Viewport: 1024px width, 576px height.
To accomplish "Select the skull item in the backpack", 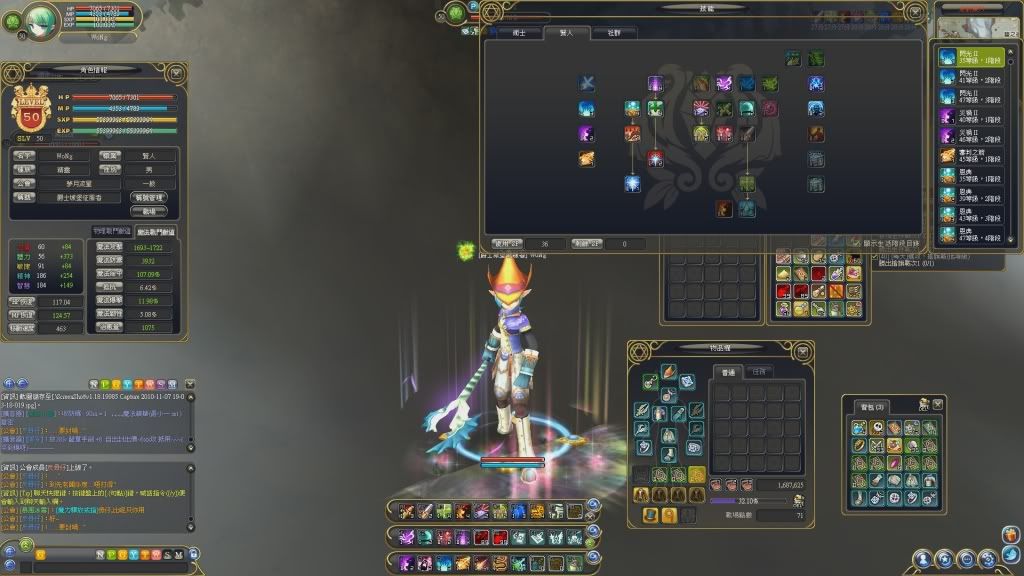I will (876, 428).
